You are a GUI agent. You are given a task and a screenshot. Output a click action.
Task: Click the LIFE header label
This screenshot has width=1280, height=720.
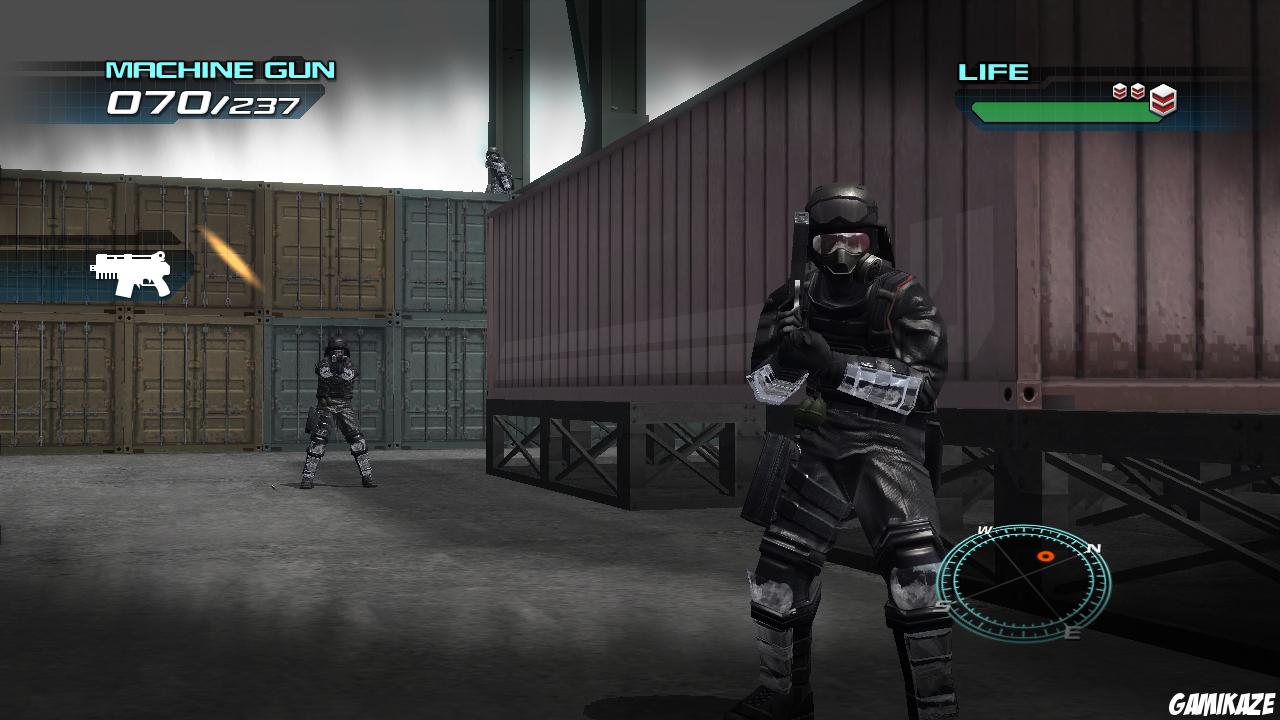click(992, 72)
